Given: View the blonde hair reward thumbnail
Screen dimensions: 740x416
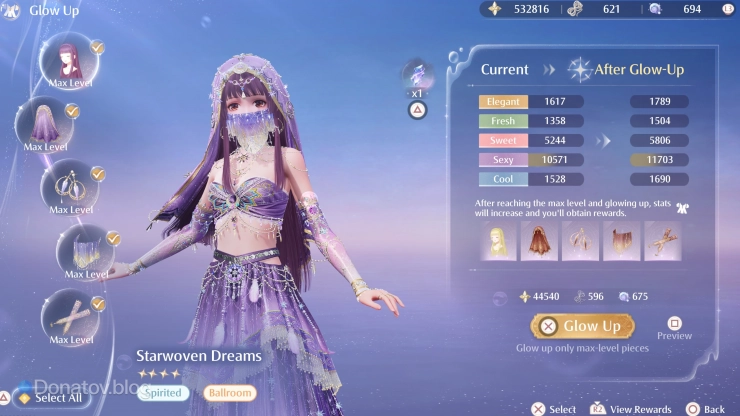Looking at the screenshot, I should pos(497,242).
